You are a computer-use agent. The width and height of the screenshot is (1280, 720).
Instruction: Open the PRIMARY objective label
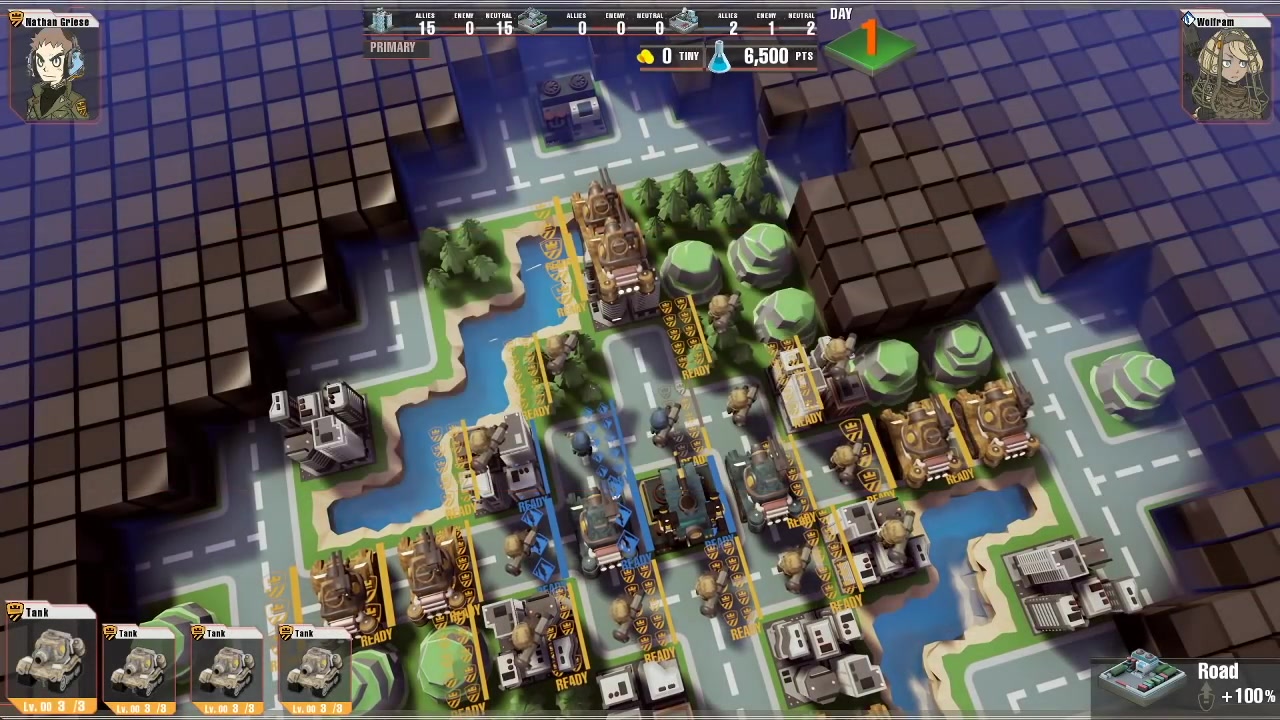(392, 47)
